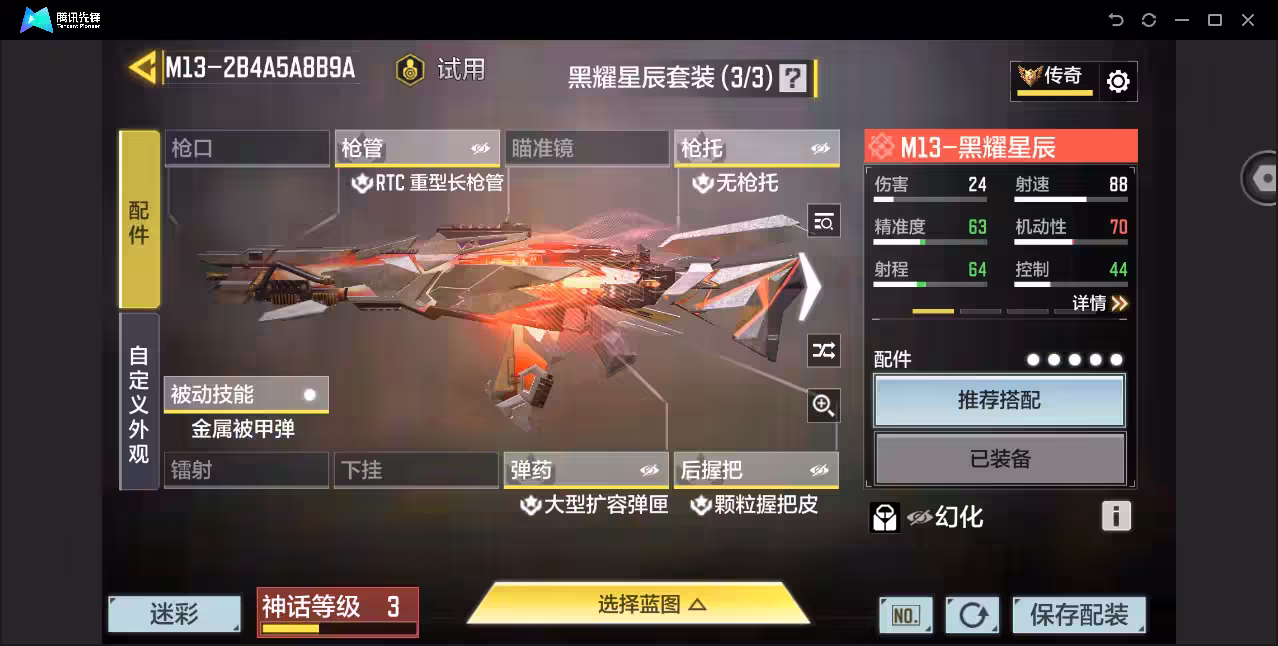Open the 试用 trial option

click(x=441, y=69)
